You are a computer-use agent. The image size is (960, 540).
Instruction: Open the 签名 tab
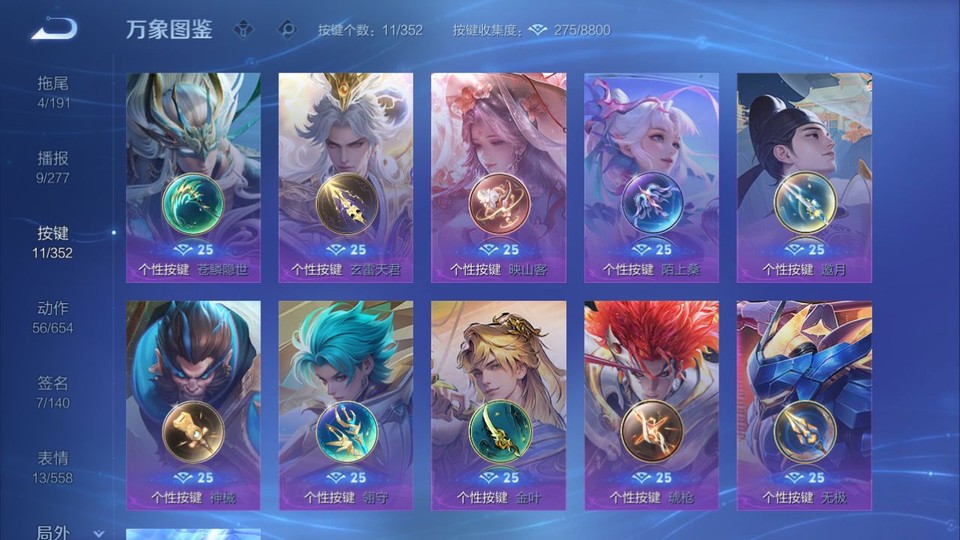point(54,392)
